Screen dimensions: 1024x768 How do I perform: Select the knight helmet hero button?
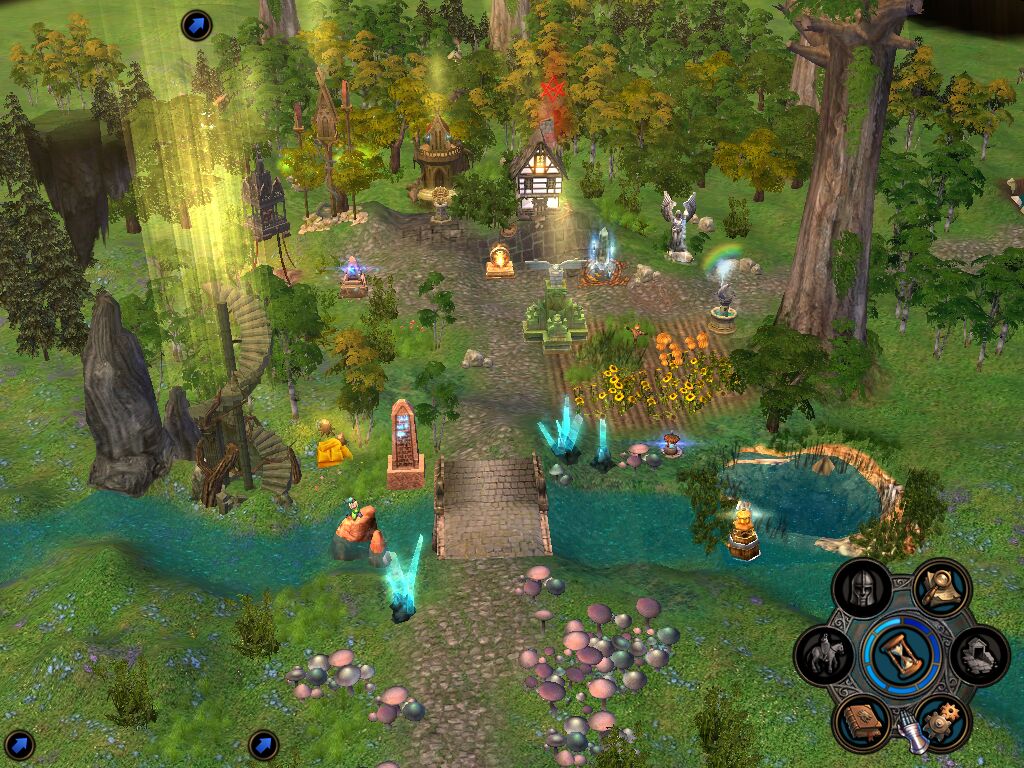(x=862, y=589)
